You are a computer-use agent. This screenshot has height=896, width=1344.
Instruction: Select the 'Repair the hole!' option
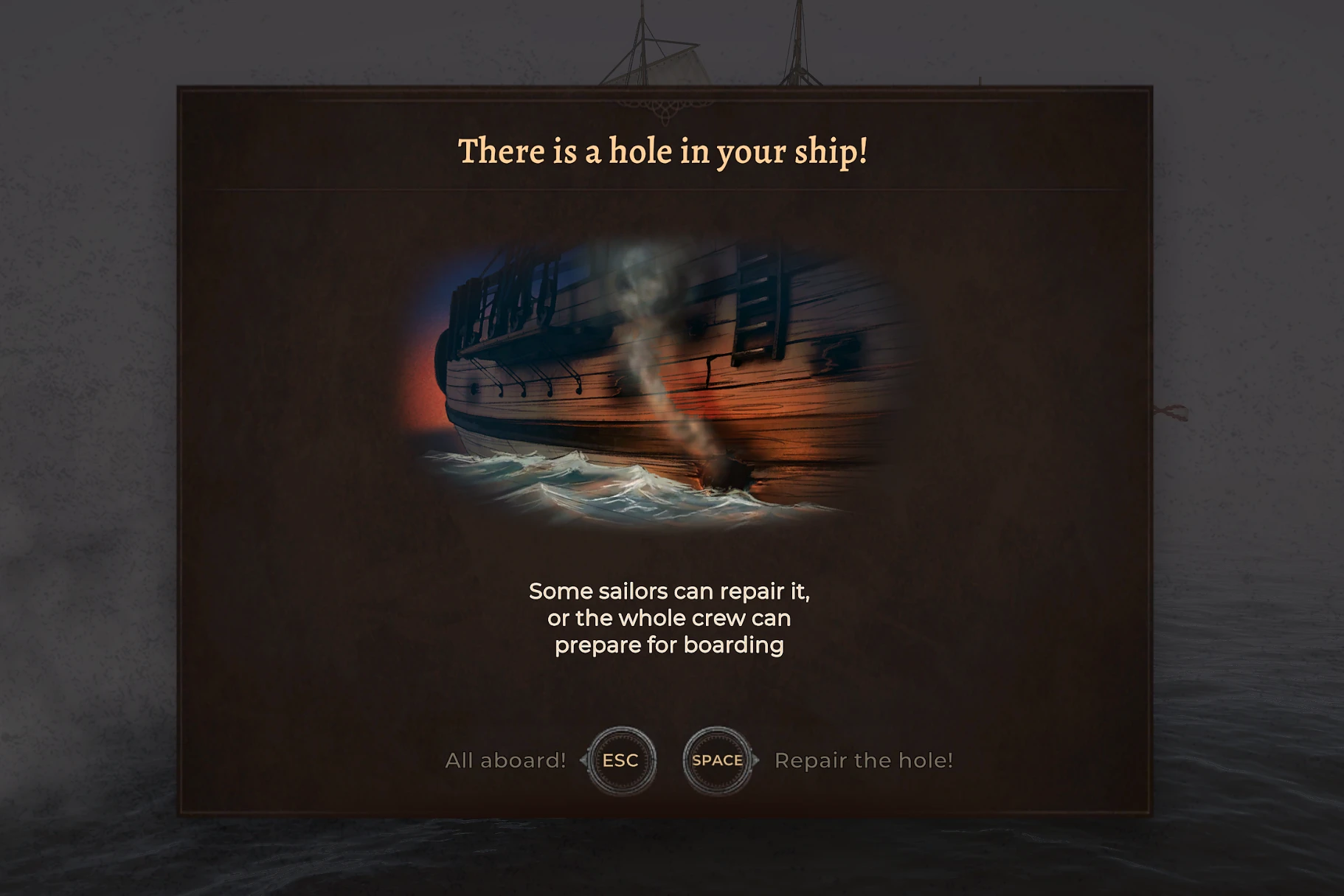pyautogui.click(x=865, y=760)
